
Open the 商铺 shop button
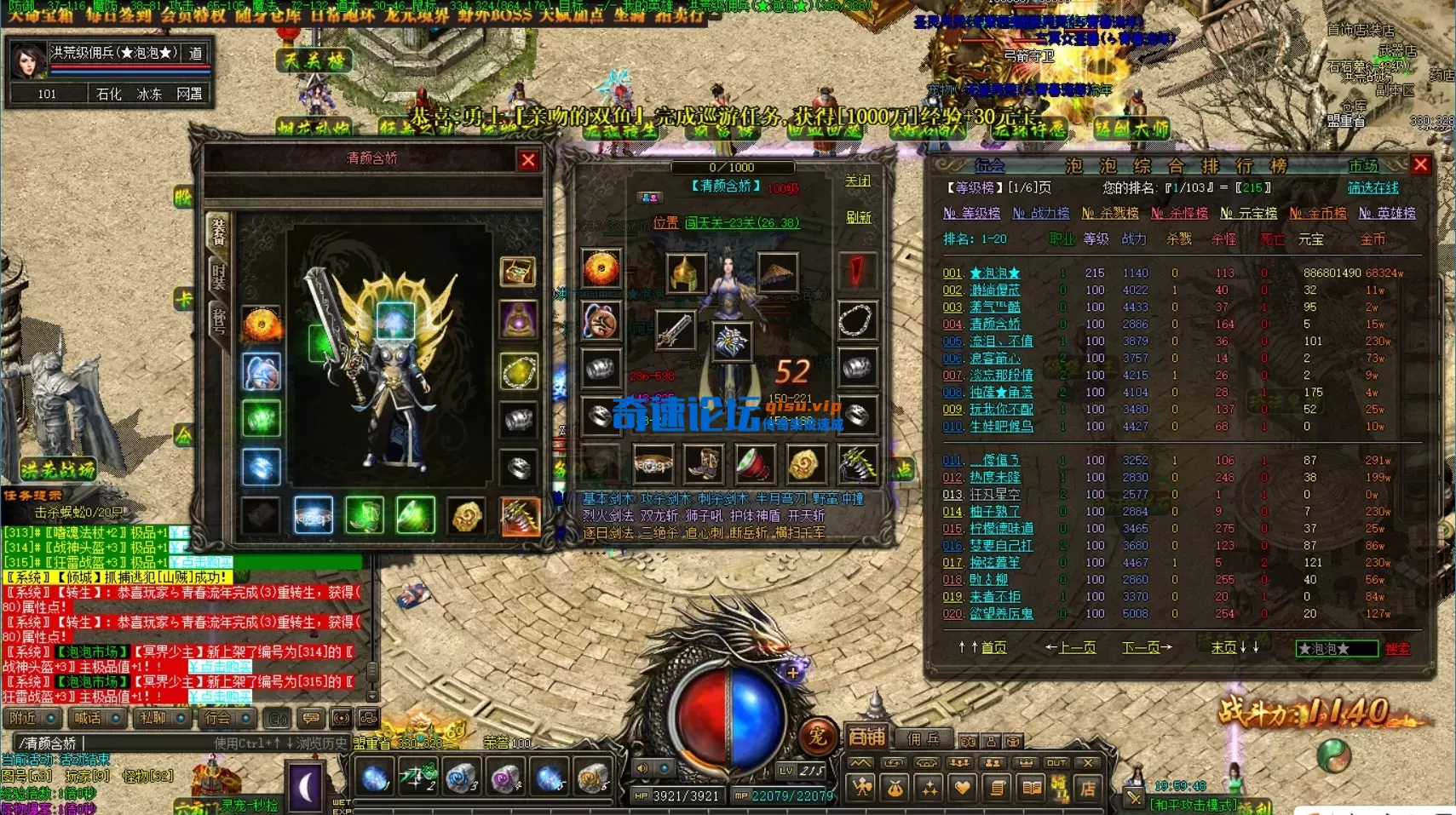(x=866, y=737)
